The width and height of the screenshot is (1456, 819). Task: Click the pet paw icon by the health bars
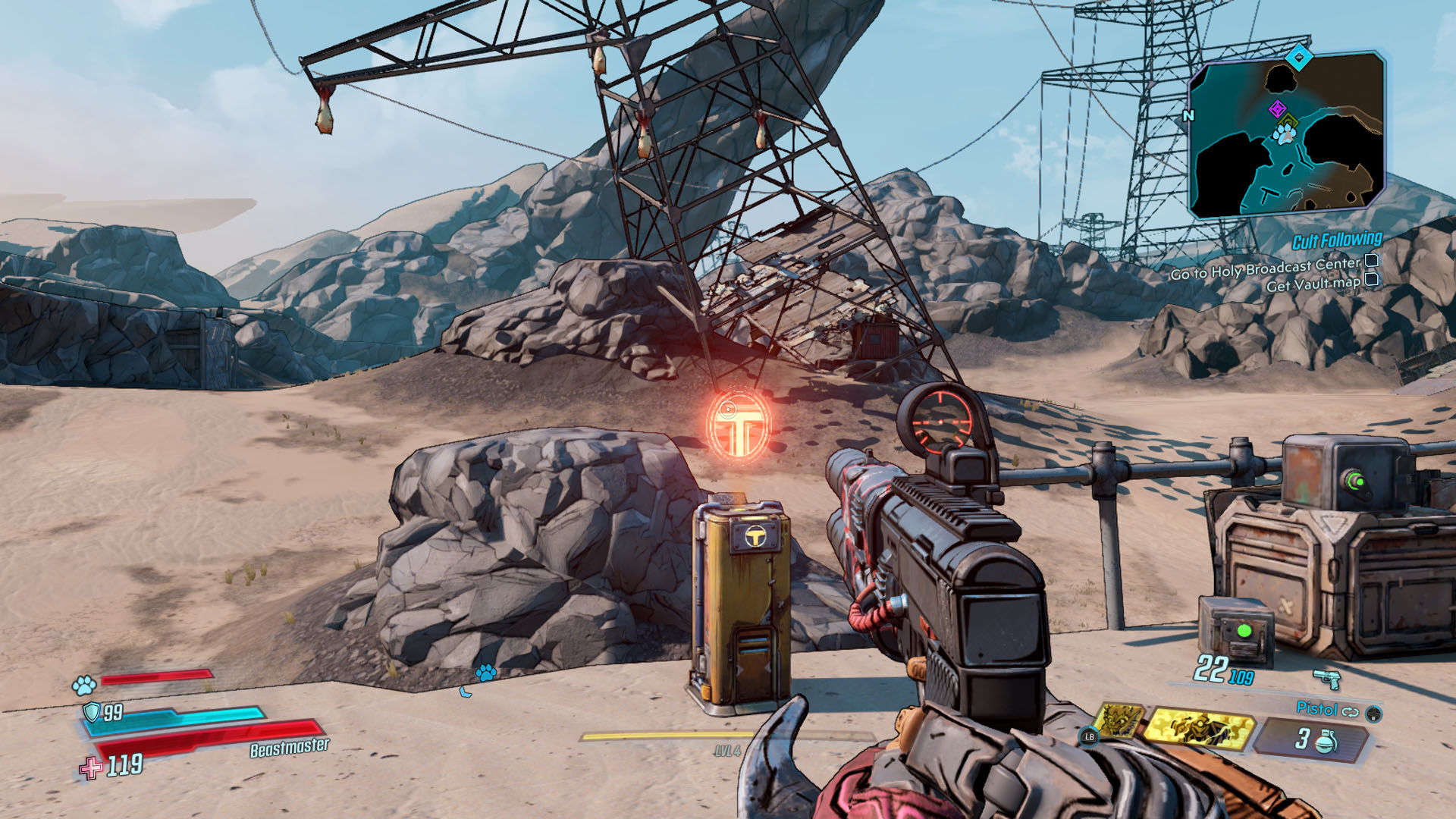pos(83,686)
